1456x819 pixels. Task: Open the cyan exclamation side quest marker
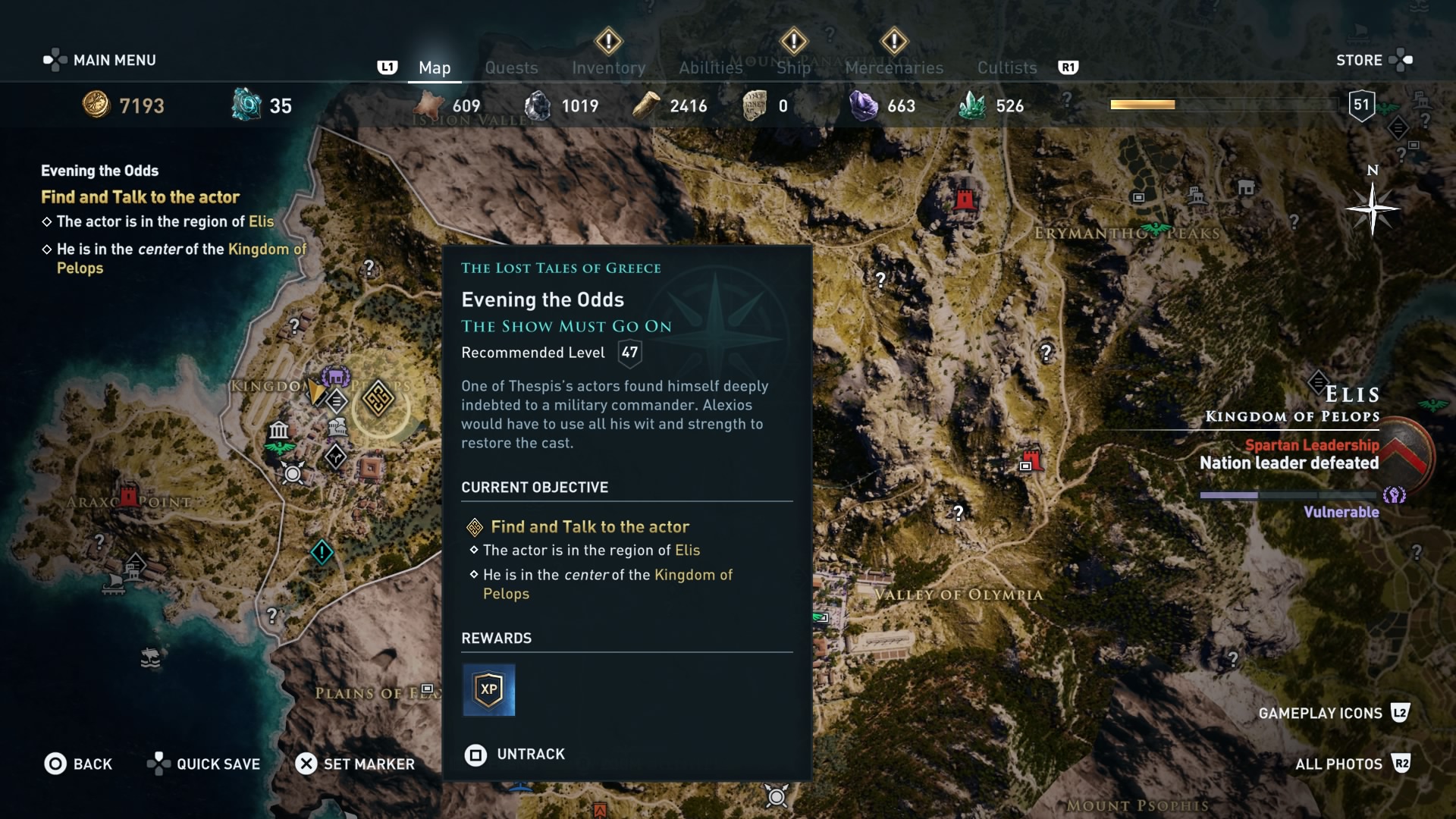click(x=322, y=553)
